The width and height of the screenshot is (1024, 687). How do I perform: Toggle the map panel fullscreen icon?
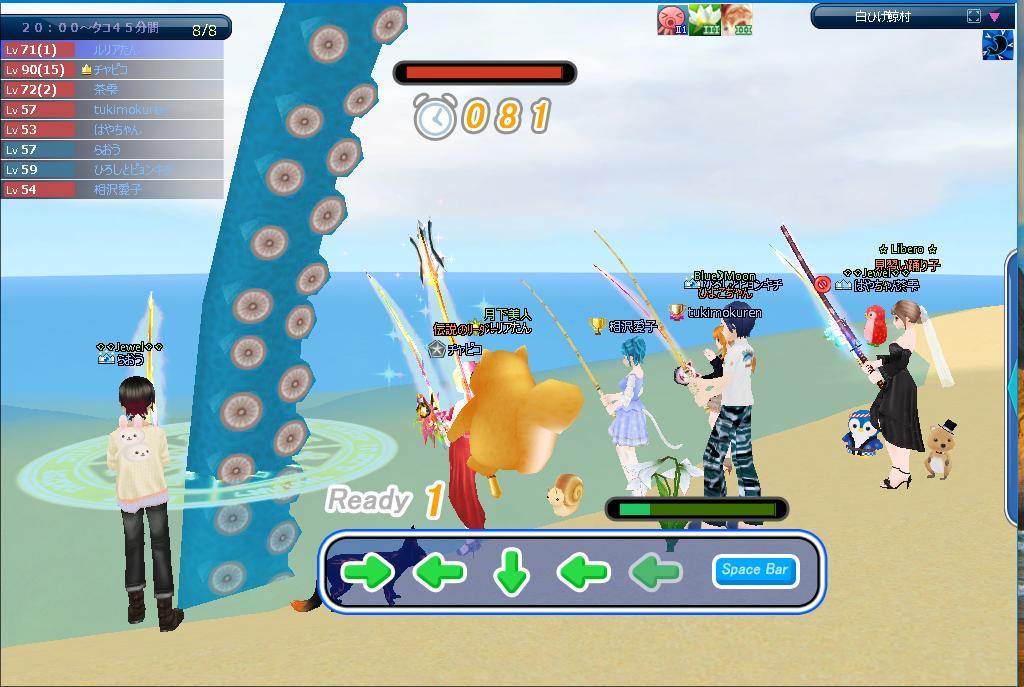(x=974, y=16)
